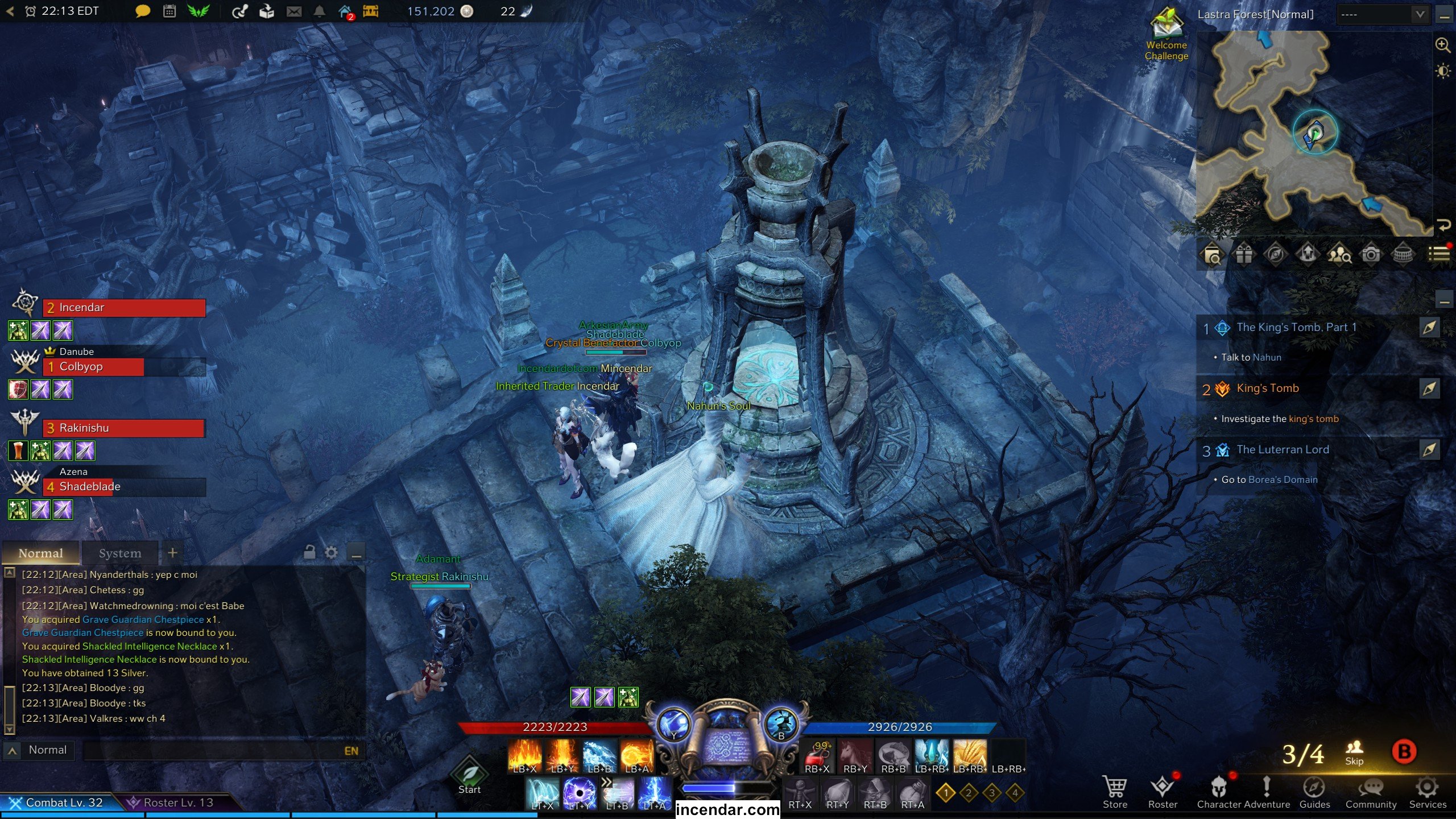This screenshot has height=819, width=1456.
Task: Open the Community menu
Action: (1371, 791)
